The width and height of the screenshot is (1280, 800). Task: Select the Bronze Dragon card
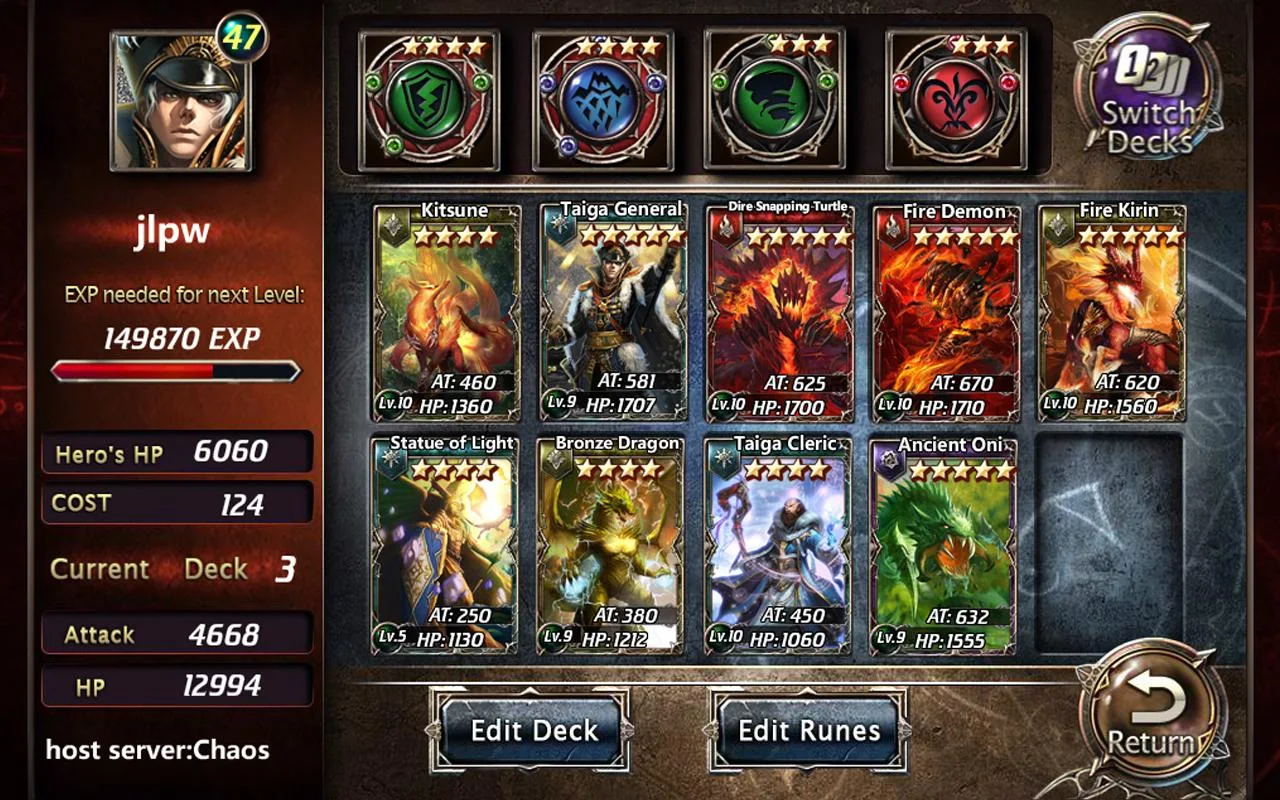click(x=610, y=544)
